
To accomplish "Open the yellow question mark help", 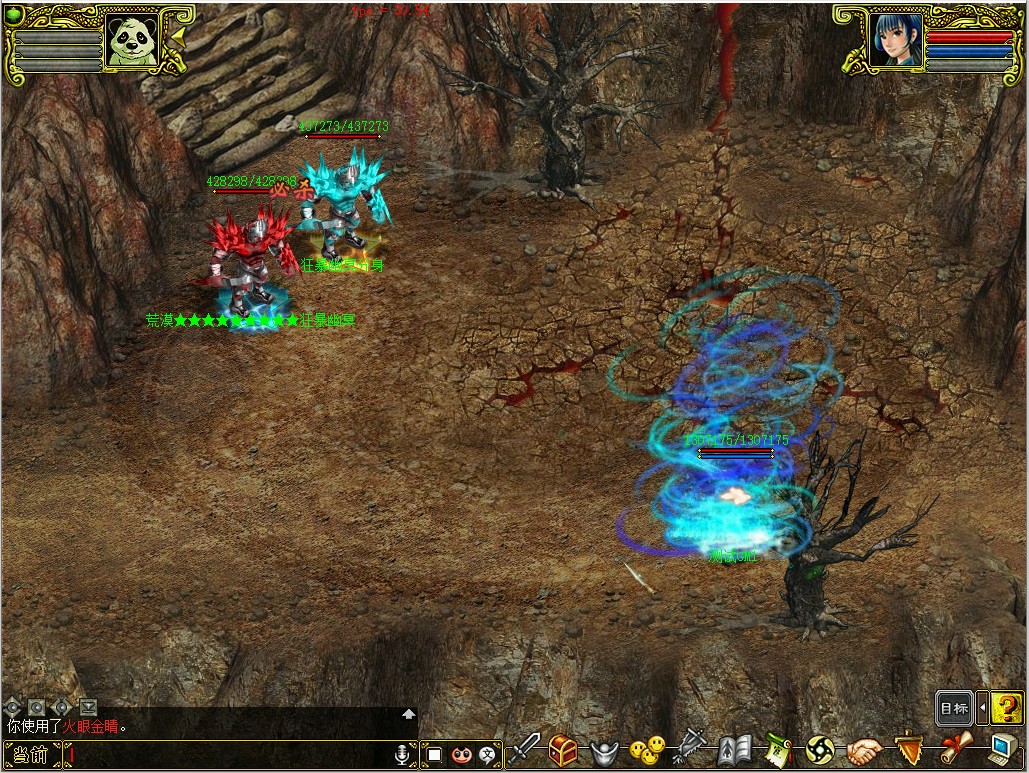I will click(x=1007, y=708).
